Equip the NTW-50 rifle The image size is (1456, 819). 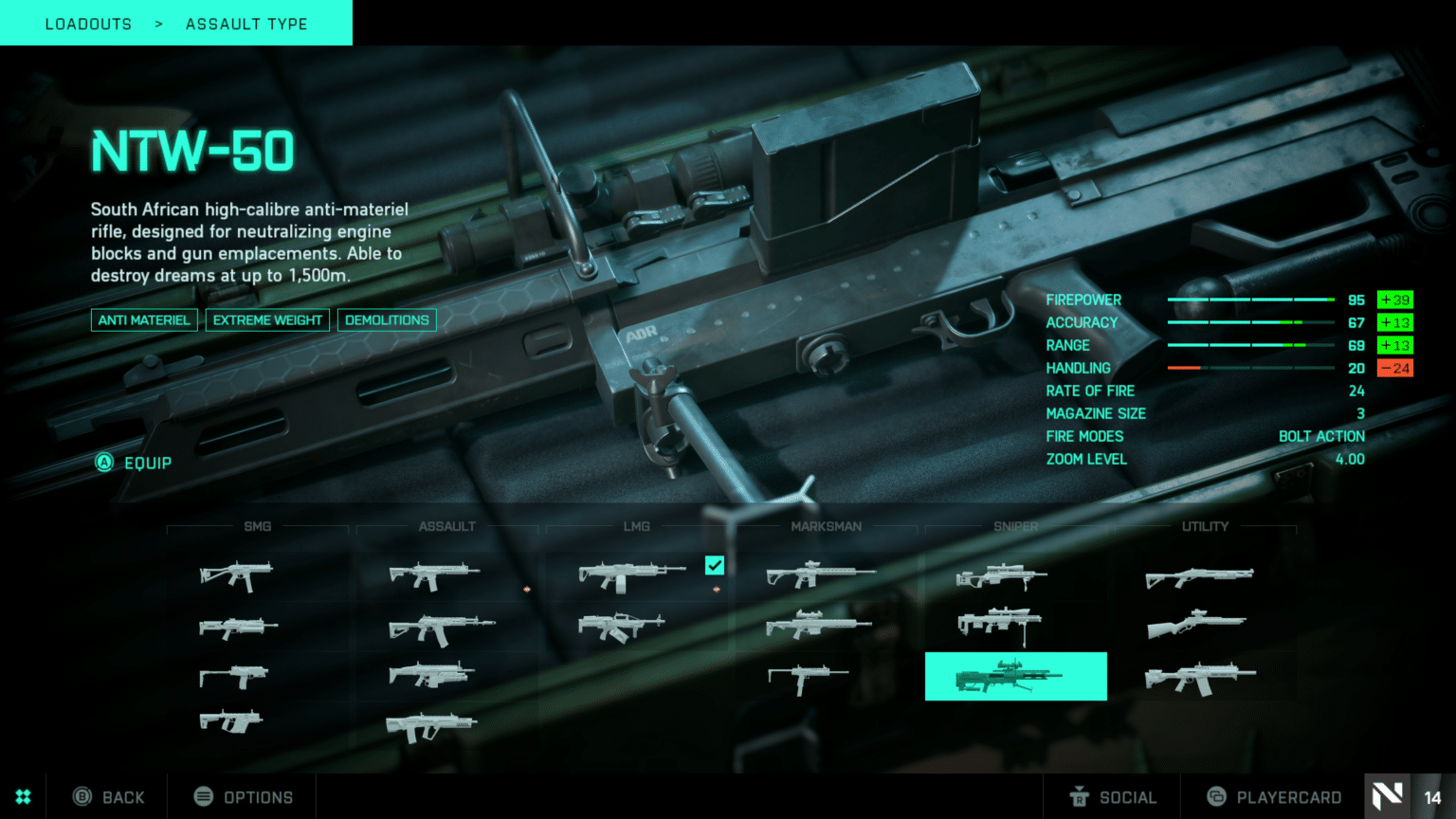[135, 463]
